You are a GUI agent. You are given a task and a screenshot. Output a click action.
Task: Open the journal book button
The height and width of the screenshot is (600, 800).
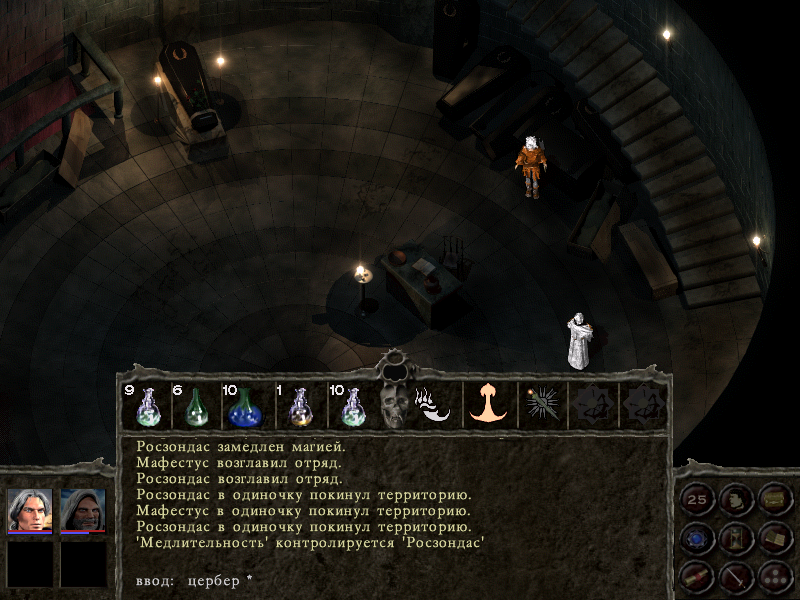click(x=773, y=538)
